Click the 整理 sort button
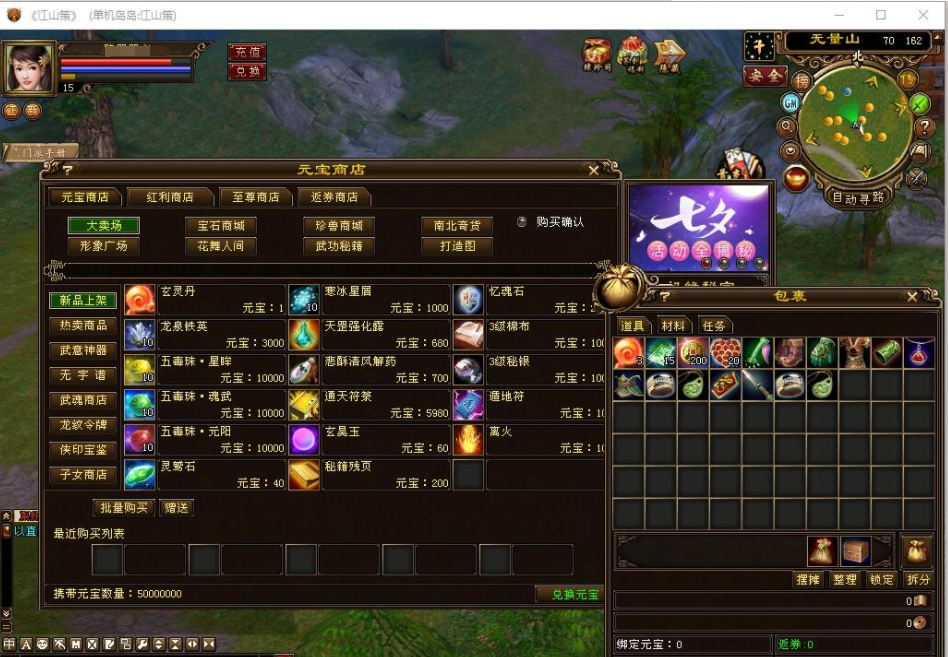Image resolution: width=948 pixels, height=657 pixels. [845, 580]
